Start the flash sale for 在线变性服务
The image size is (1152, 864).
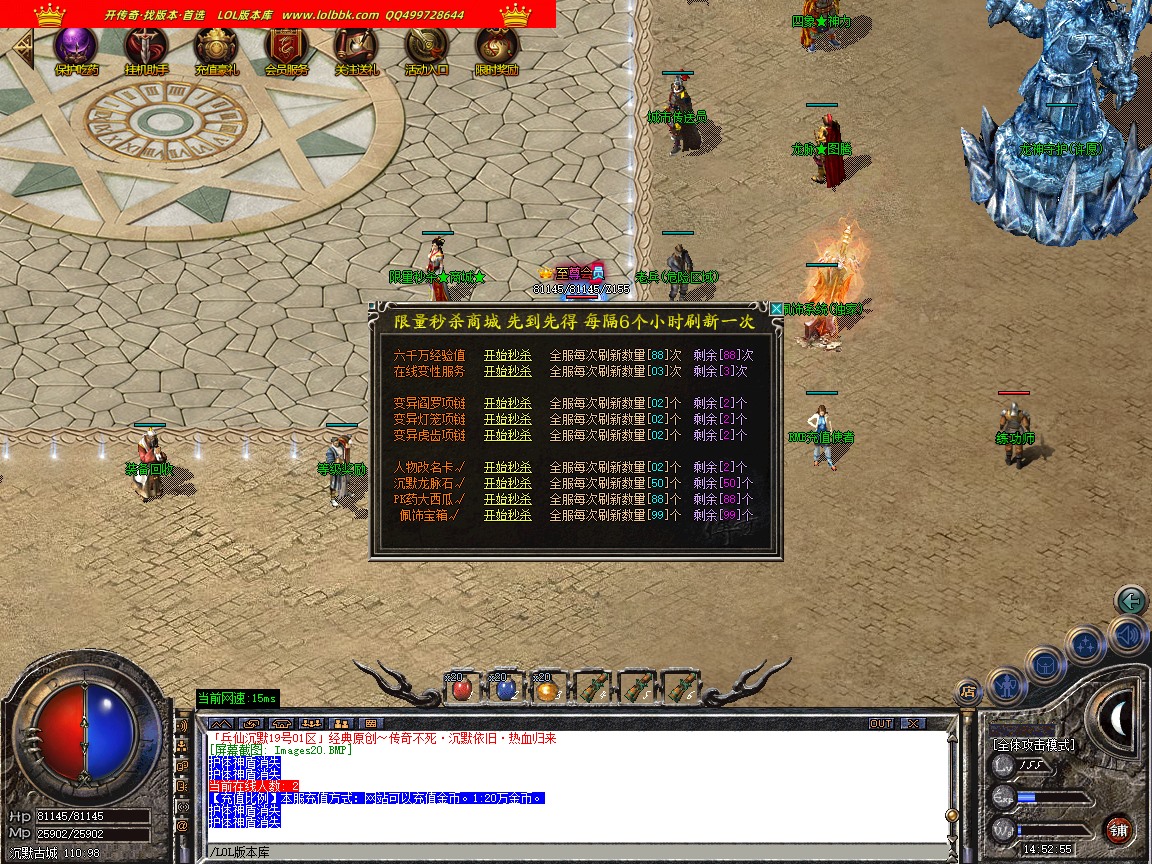(508, 371)
